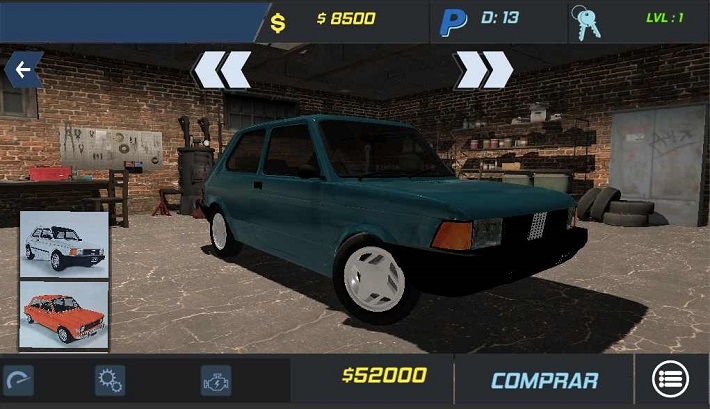710x409 pixels.
Task: Open the speedometer stats icon
Action: pos(18,380)
